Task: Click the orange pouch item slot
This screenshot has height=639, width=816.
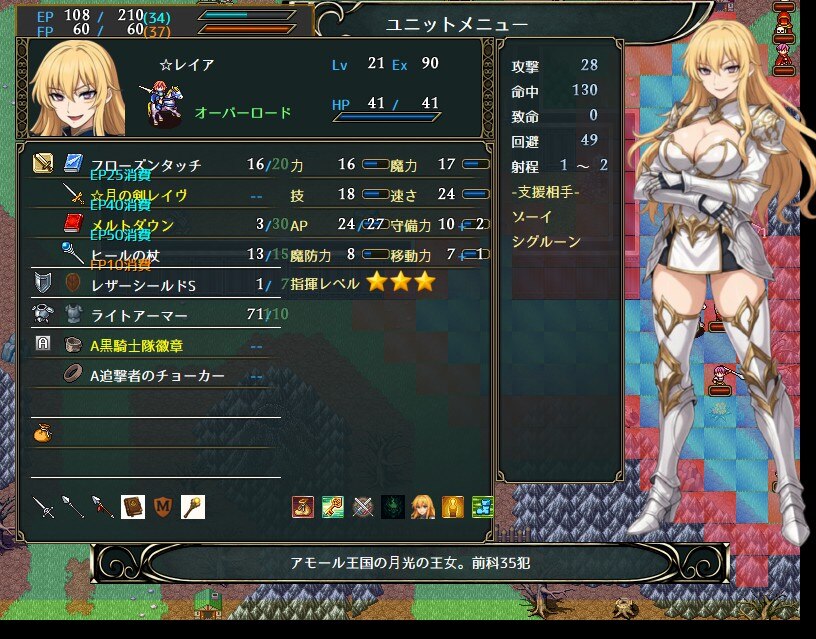Action: [42, 433]
